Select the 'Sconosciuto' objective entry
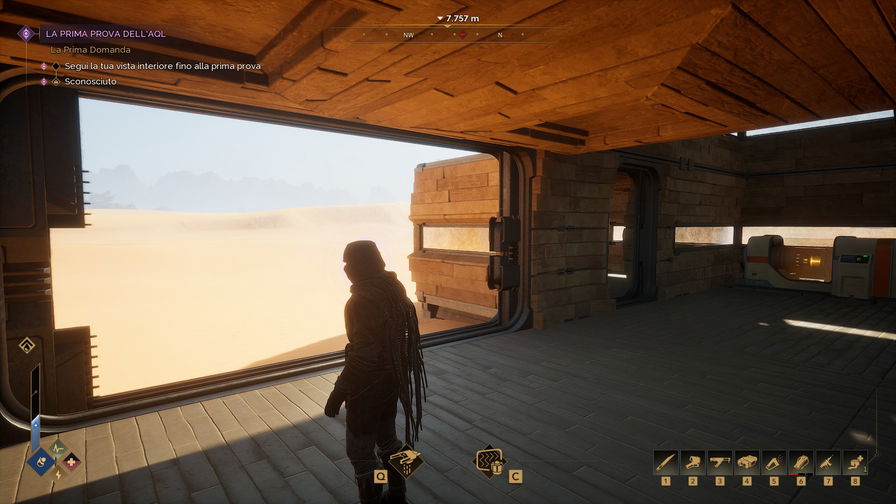This screenshot has width=896, height=504. (86, 81)
